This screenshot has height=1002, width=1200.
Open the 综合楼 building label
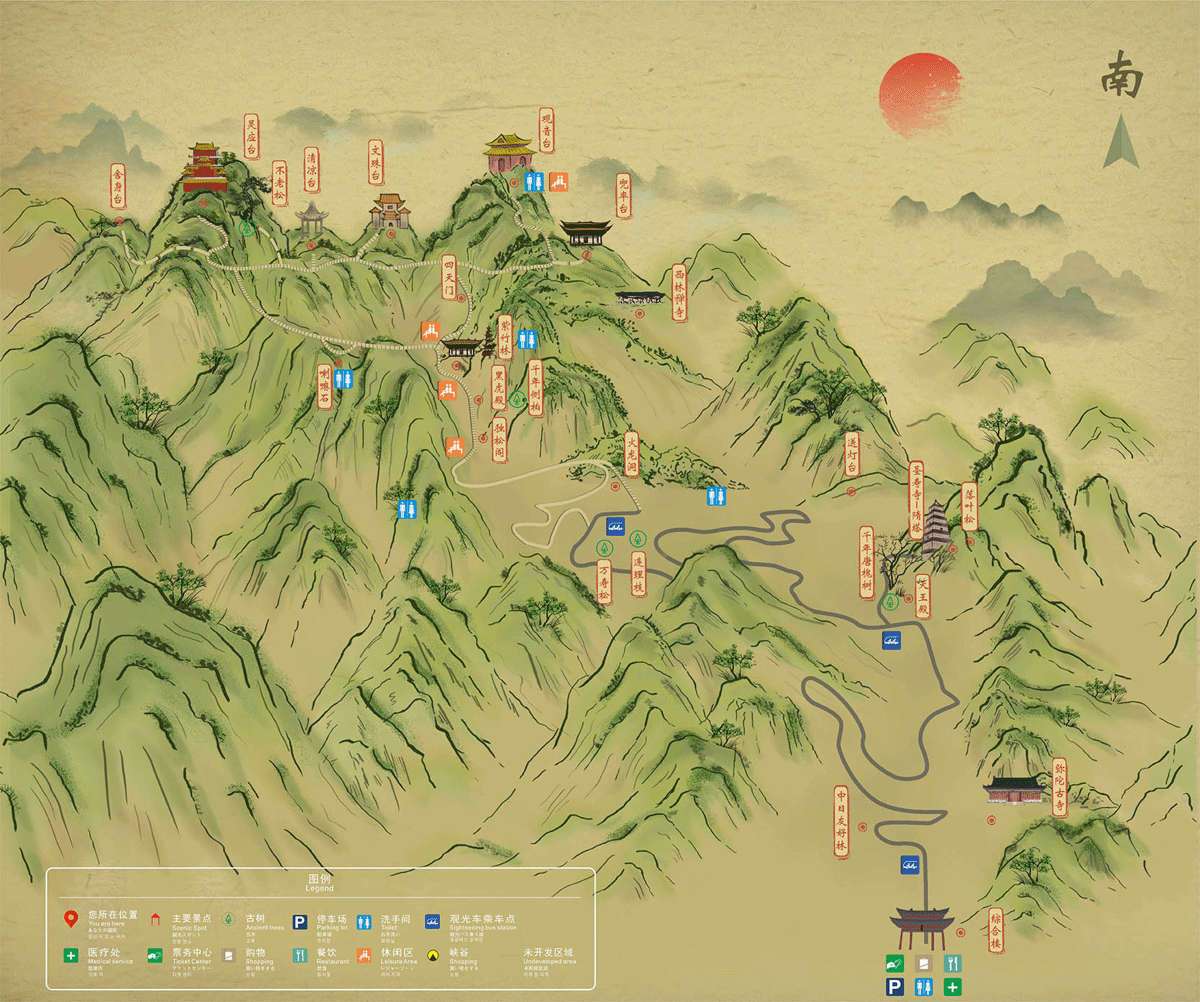click(x=995, y=930)
